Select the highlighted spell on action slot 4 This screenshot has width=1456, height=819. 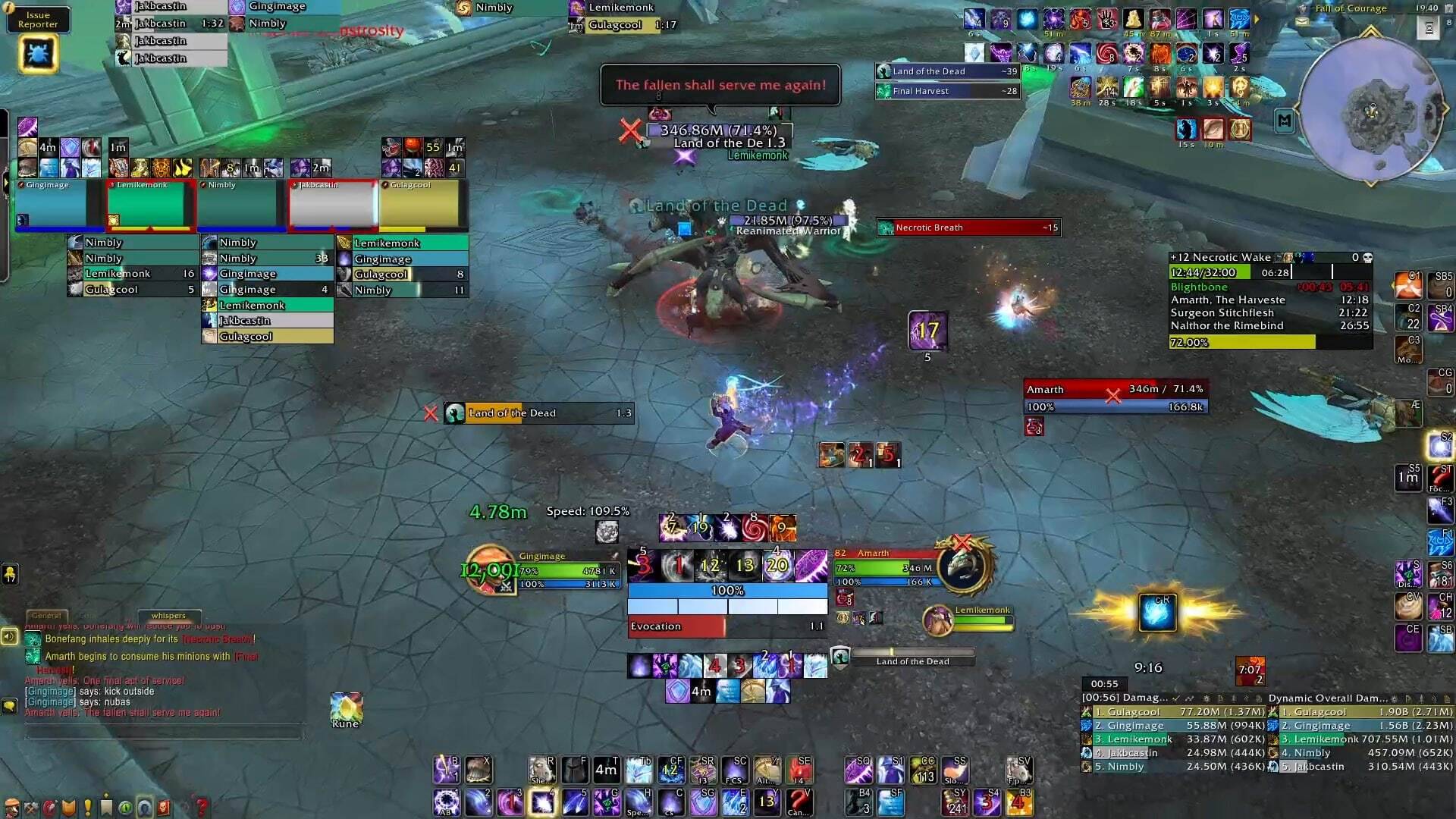click(x=543, y=802)
